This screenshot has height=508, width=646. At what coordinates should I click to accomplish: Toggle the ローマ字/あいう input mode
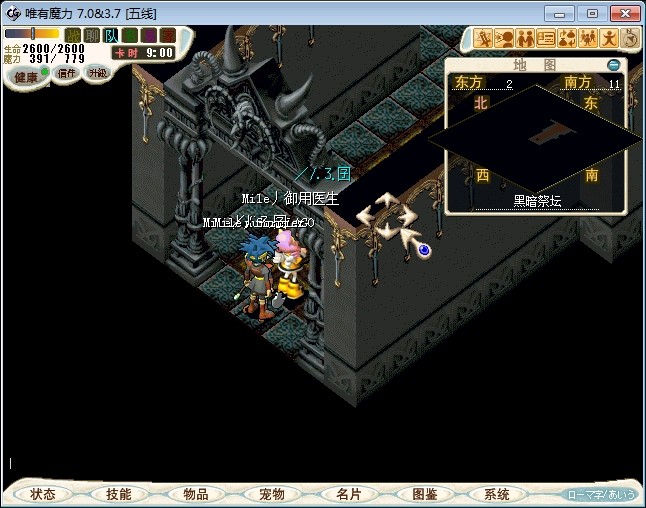(601, 494)
